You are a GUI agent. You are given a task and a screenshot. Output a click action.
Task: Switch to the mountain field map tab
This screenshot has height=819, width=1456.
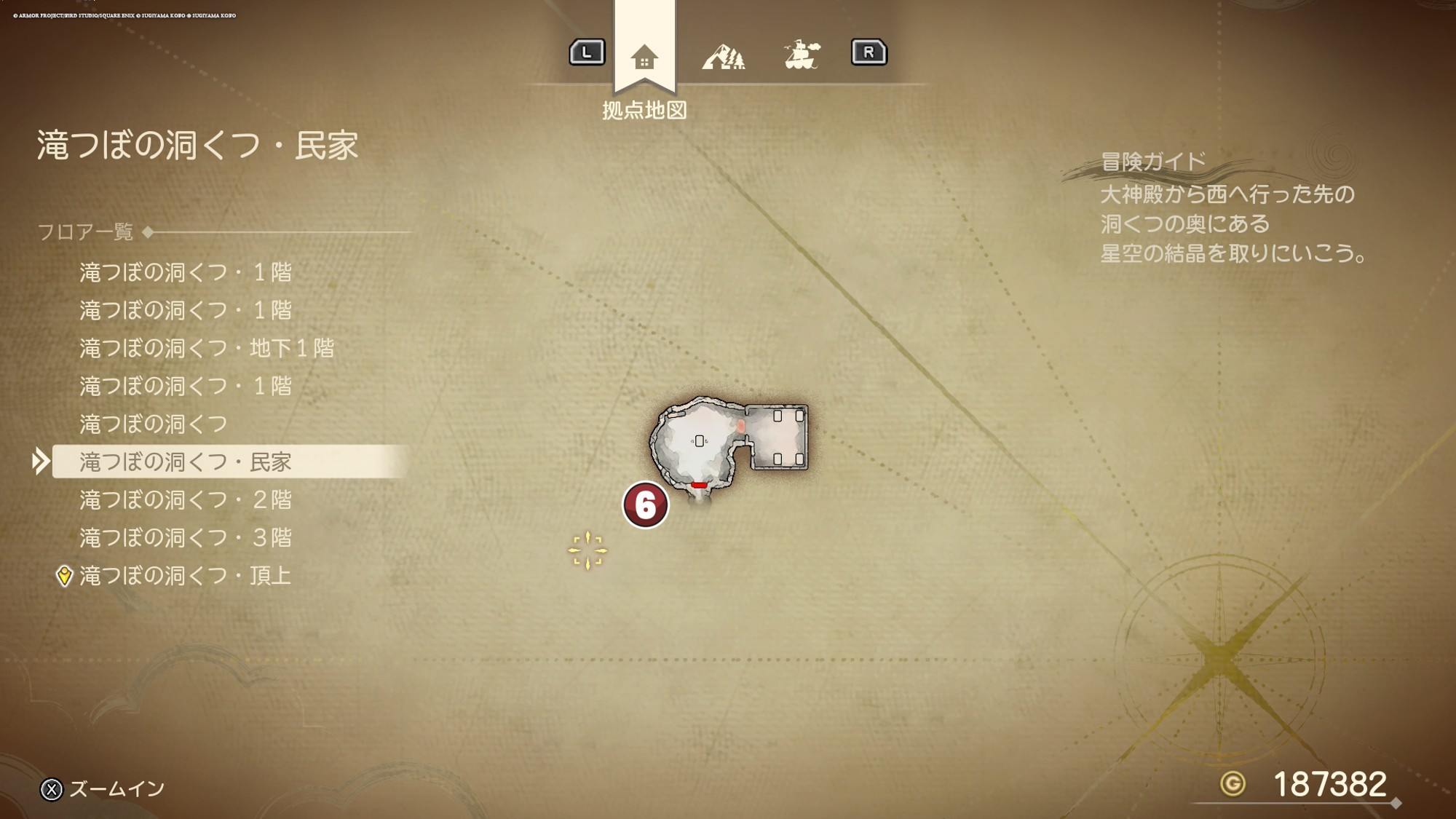click(x=723, y=56)
